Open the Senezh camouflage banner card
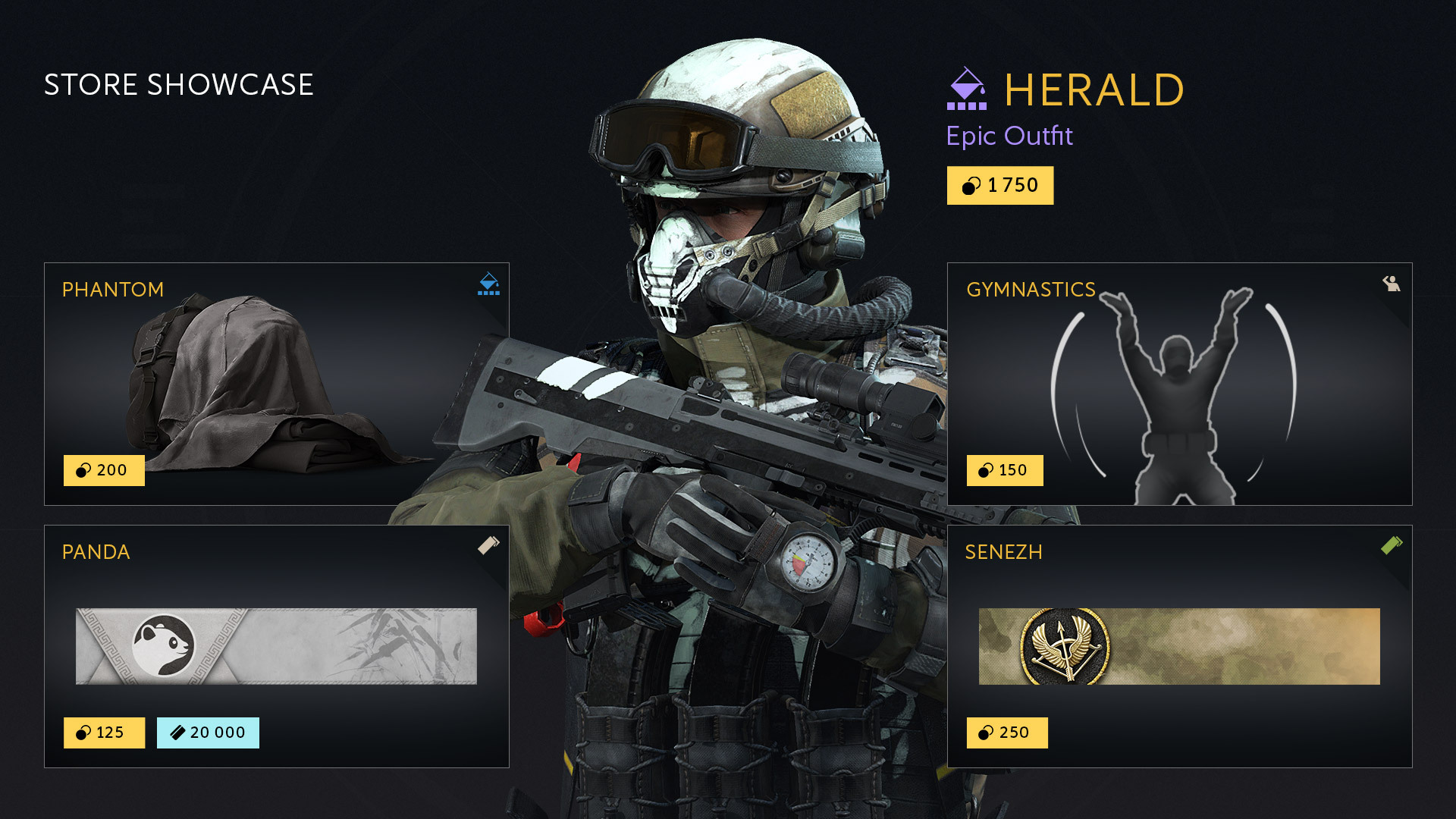This screenshot has width=1456, height=819. point(1179,646)
